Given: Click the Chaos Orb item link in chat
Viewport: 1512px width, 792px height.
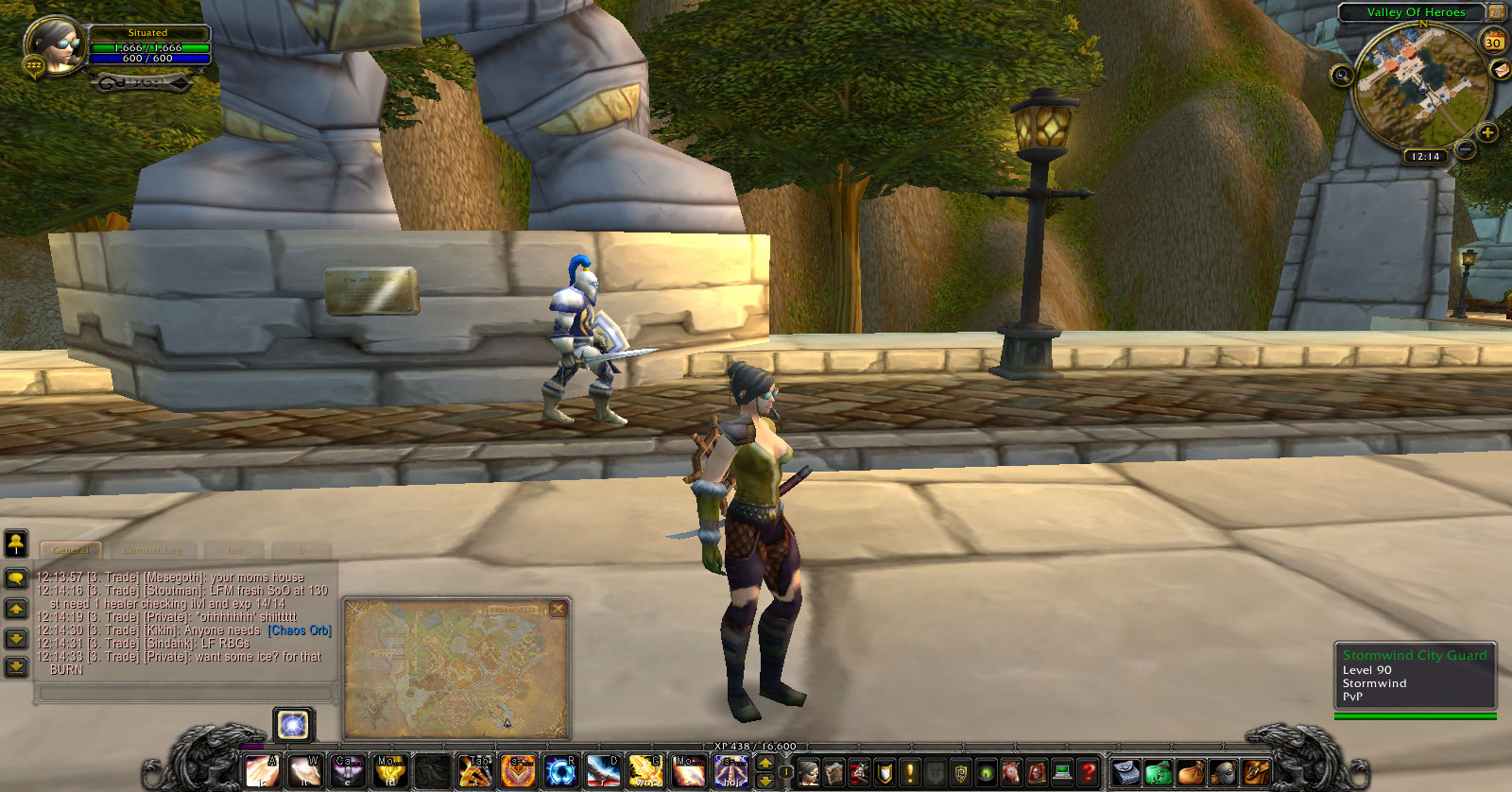Looking at the screenshot, I should (x=300, y=630).
